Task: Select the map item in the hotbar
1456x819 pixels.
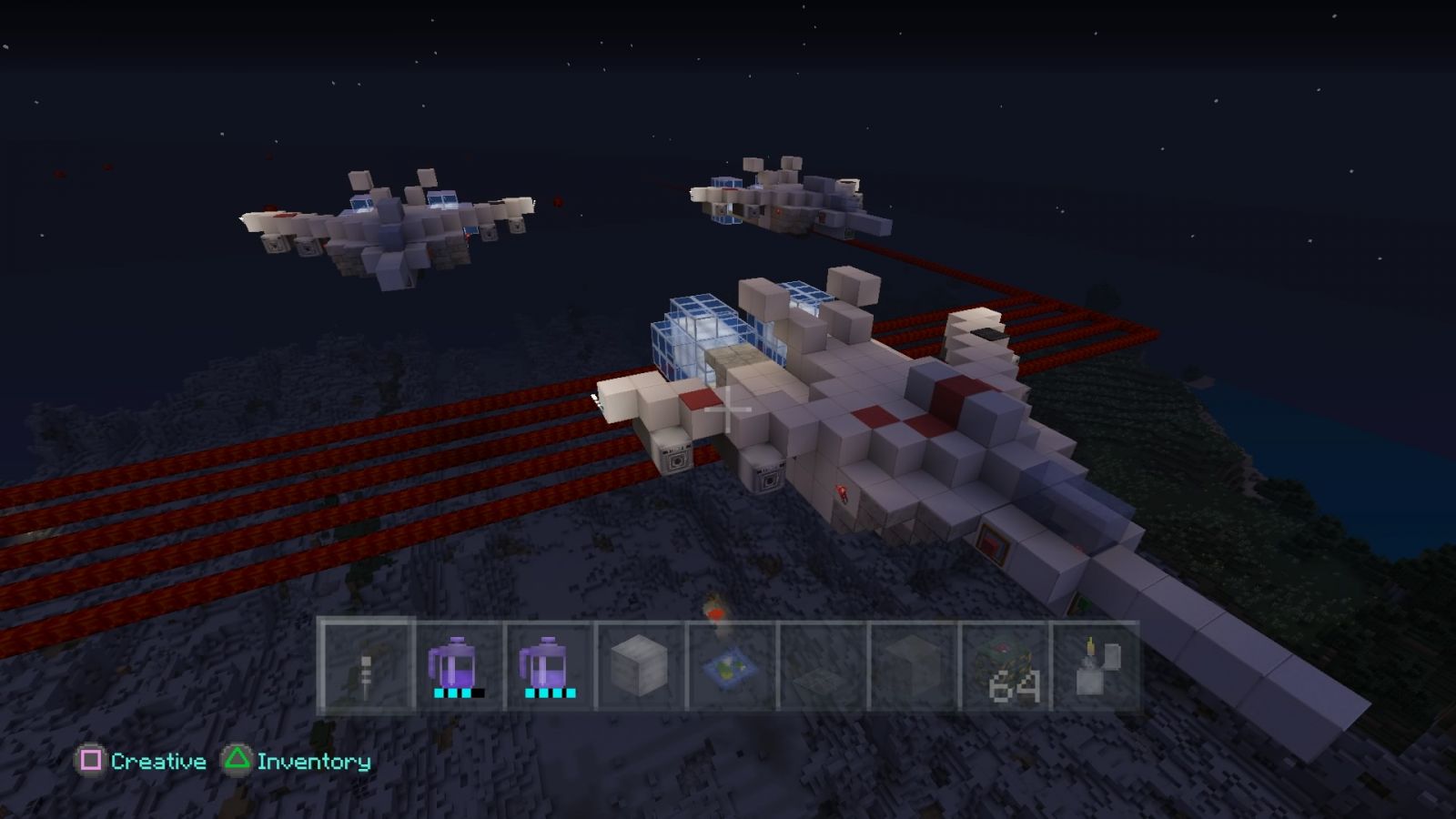Action: click(731, 666)
